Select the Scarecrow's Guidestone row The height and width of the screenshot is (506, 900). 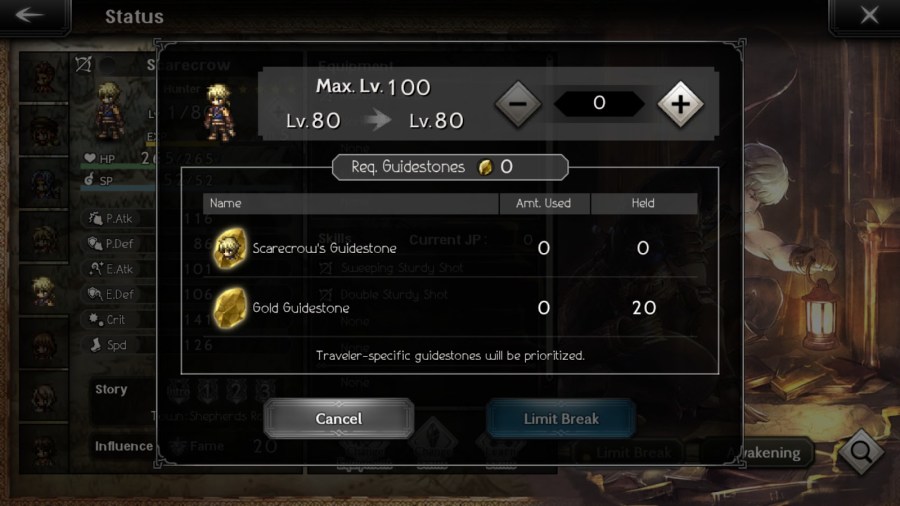point(449,248)
